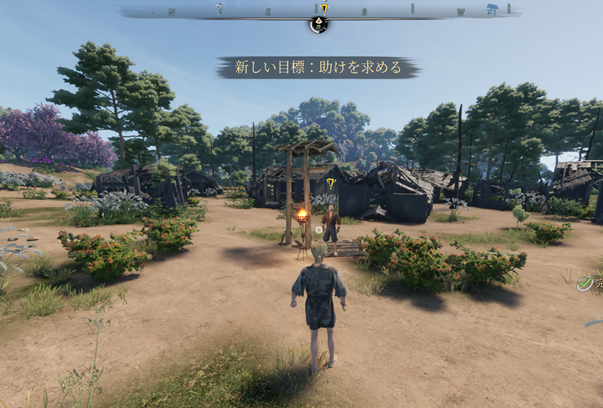Click the yellow quest marker on the compass
603x408 pixels.
[x=324, y=9]
